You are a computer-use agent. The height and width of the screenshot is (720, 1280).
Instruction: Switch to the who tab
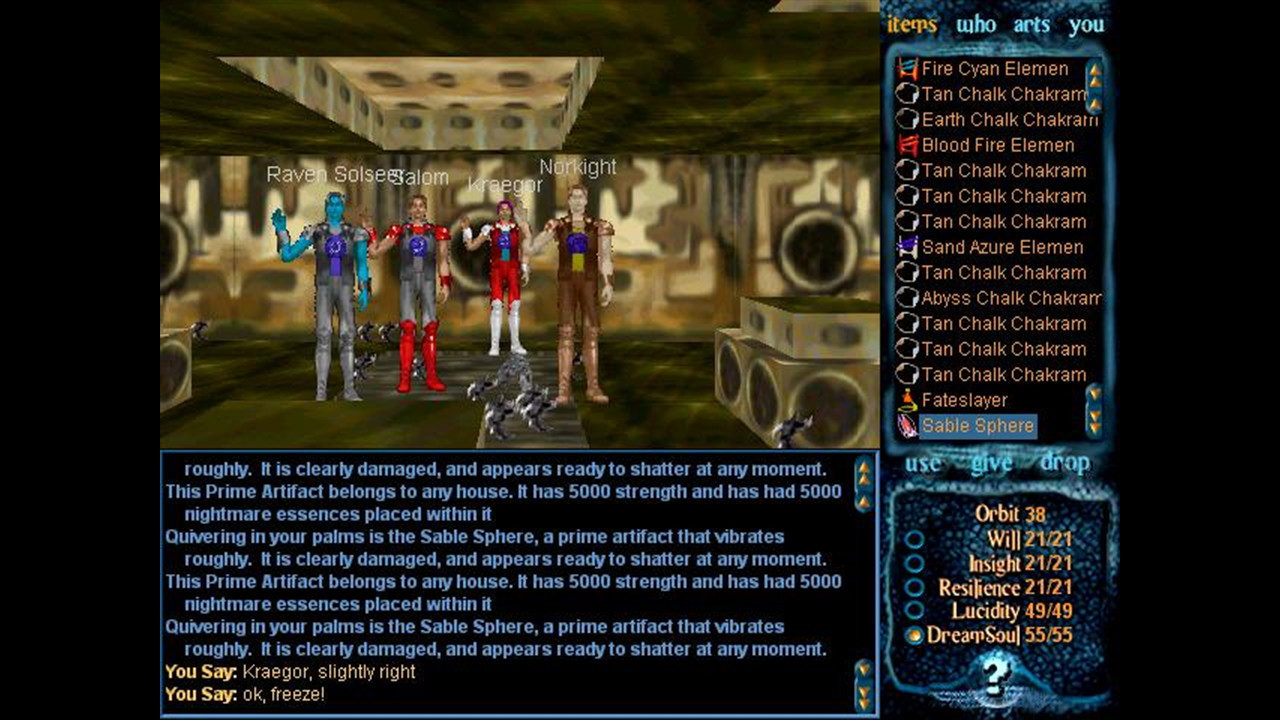tap(977, 25)
